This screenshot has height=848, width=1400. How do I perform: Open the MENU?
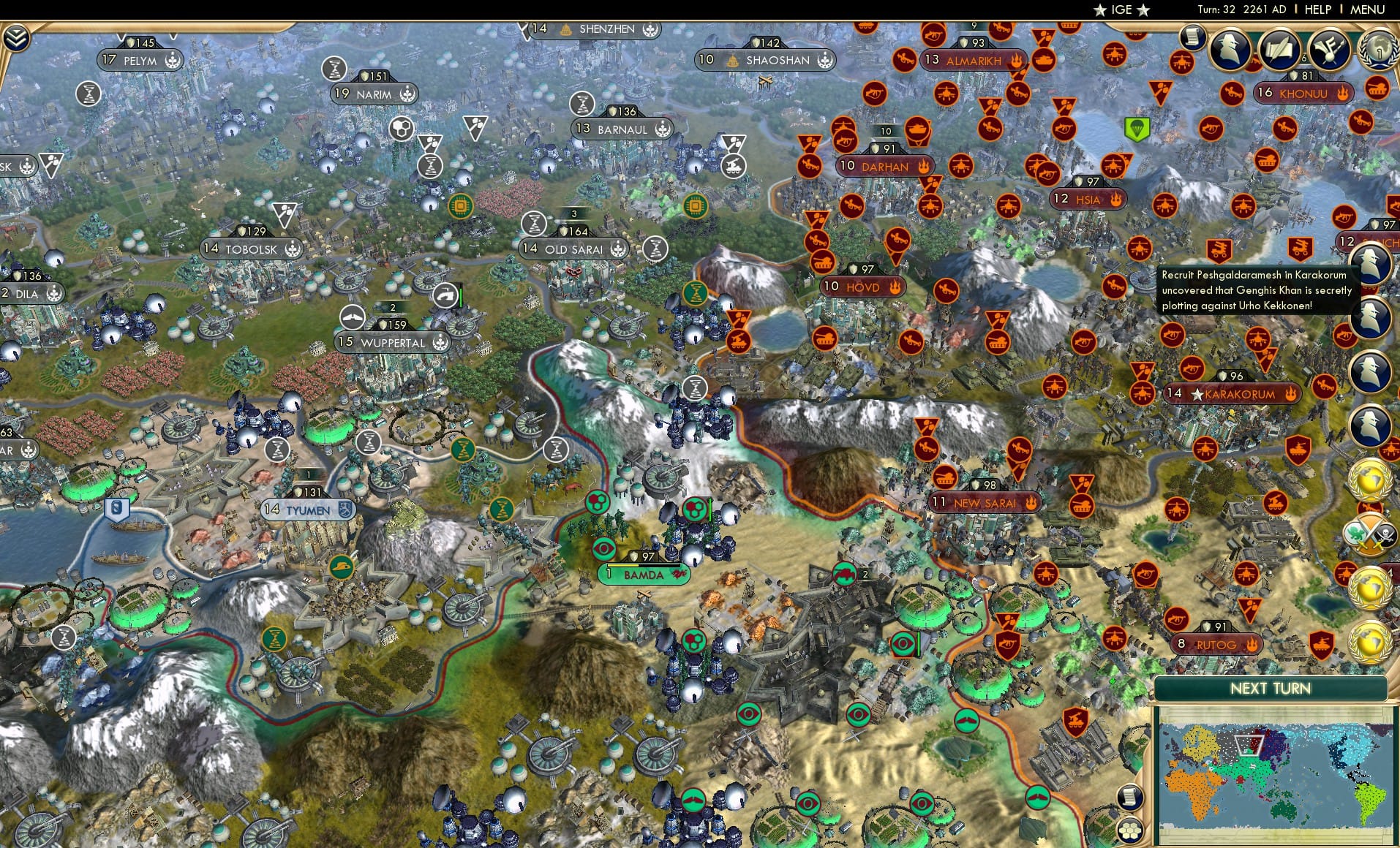(x=1369, y=10)
